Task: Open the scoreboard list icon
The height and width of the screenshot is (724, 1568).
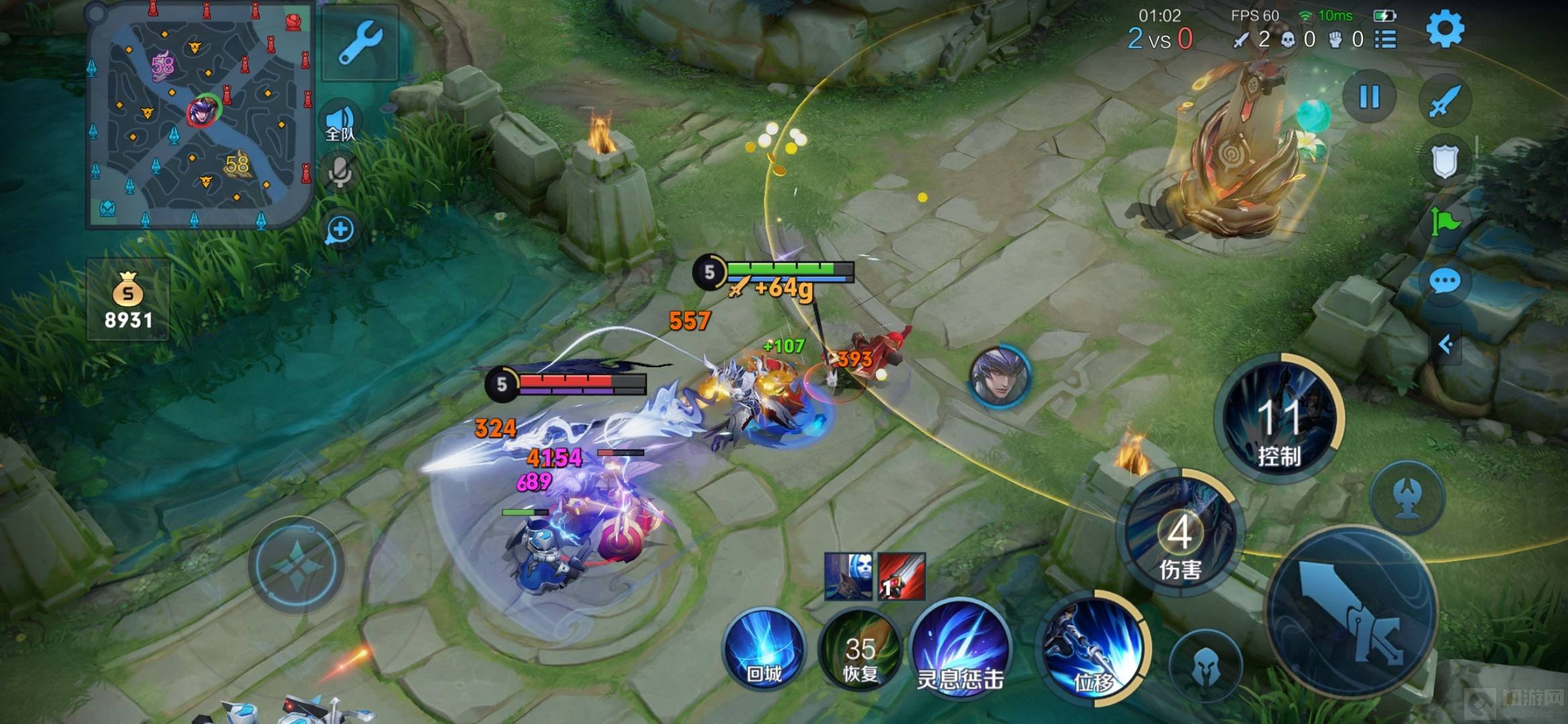Action: click(x=1386, y=40)
